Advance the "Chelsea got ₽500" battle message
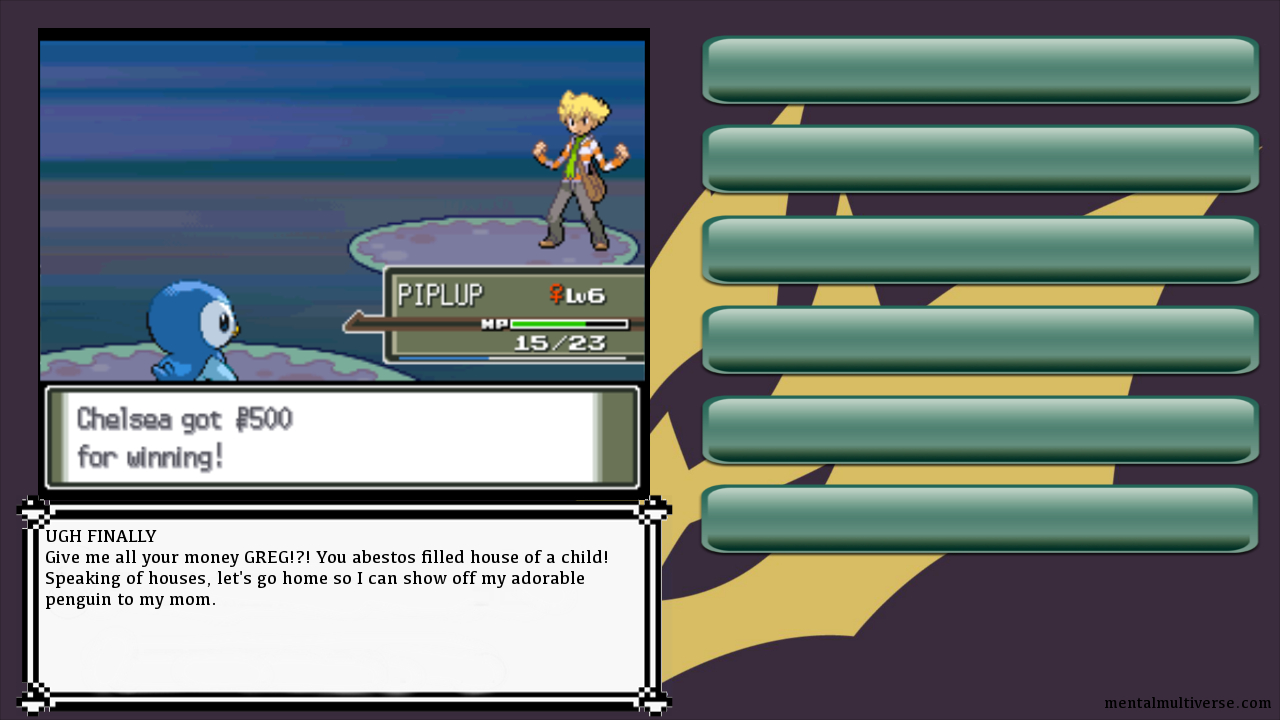 point(342,437)
